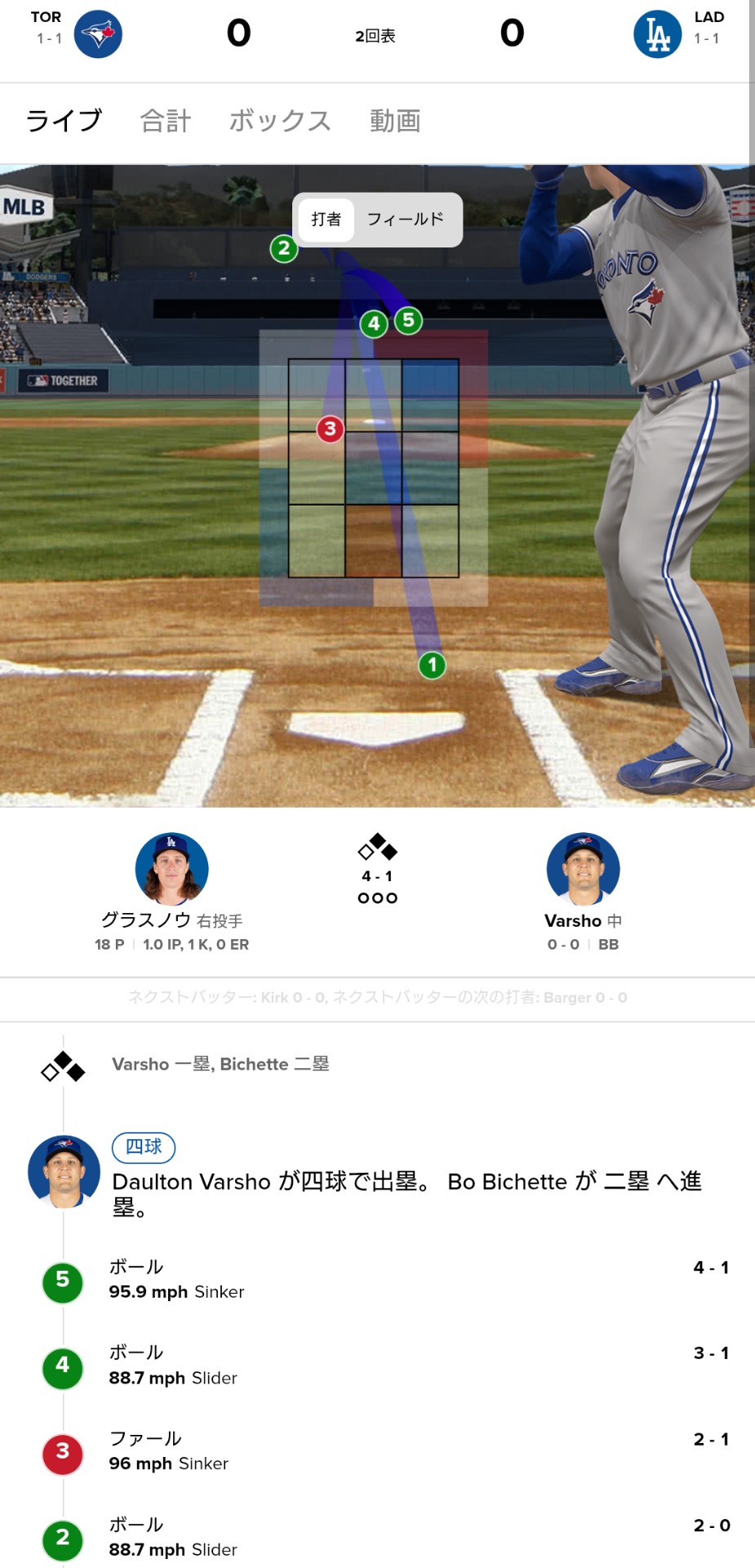Screen dimensions: 755x1568
Task: Select pitch marker 1 on strike zone
Action: click(x=432, y=665)
